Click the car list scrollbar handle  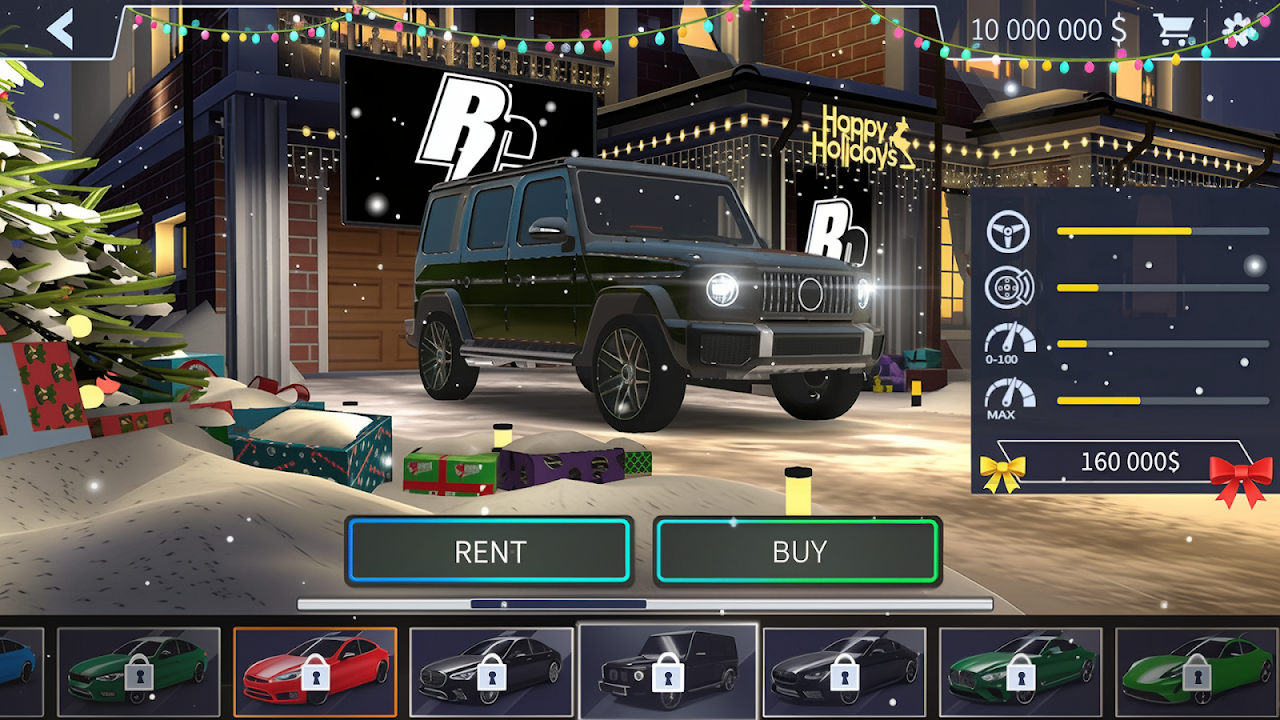pyautogui.click(x=558, y=604)
